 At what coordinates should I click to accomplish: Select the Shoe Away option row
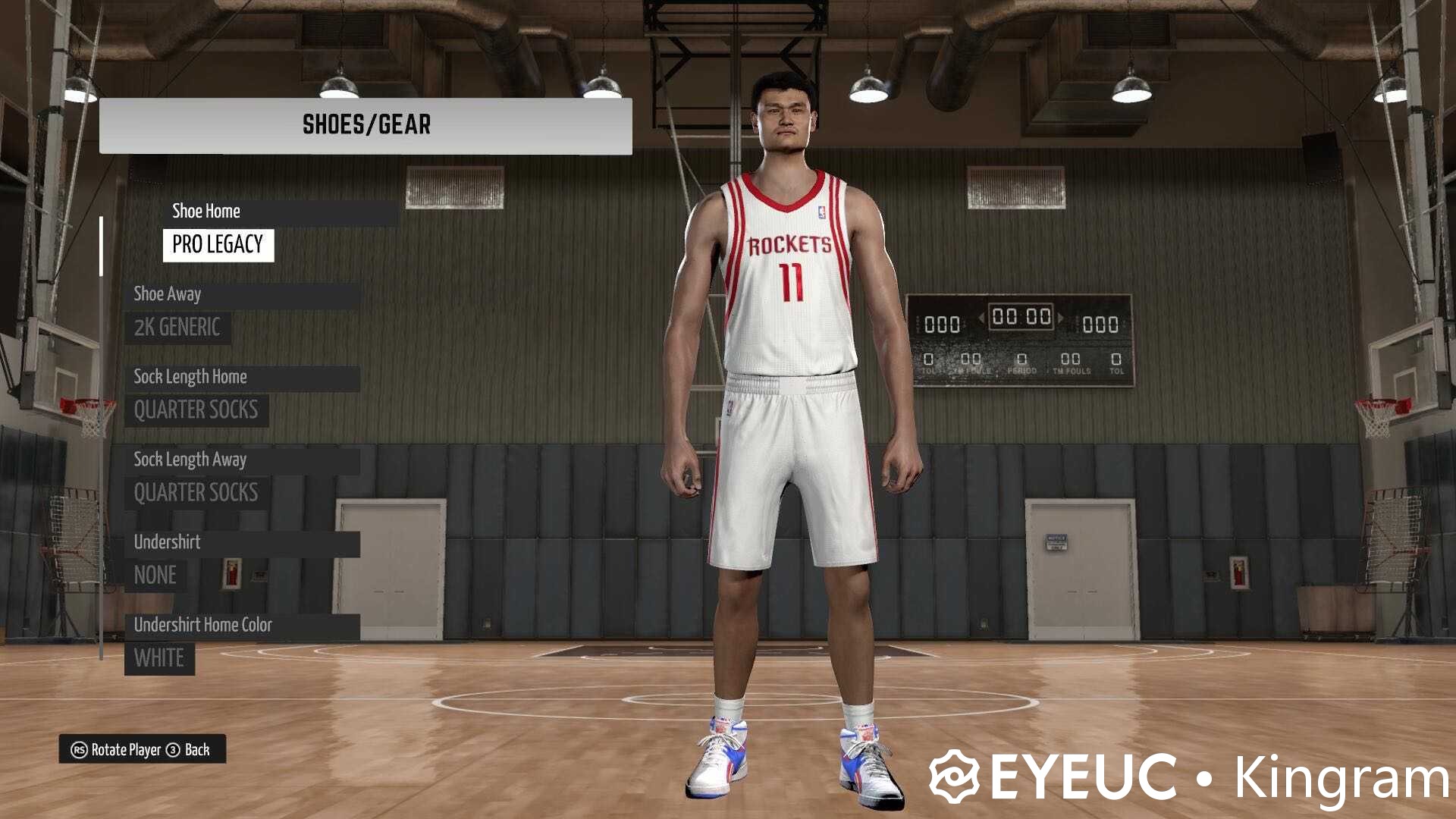tap(243, 294)
